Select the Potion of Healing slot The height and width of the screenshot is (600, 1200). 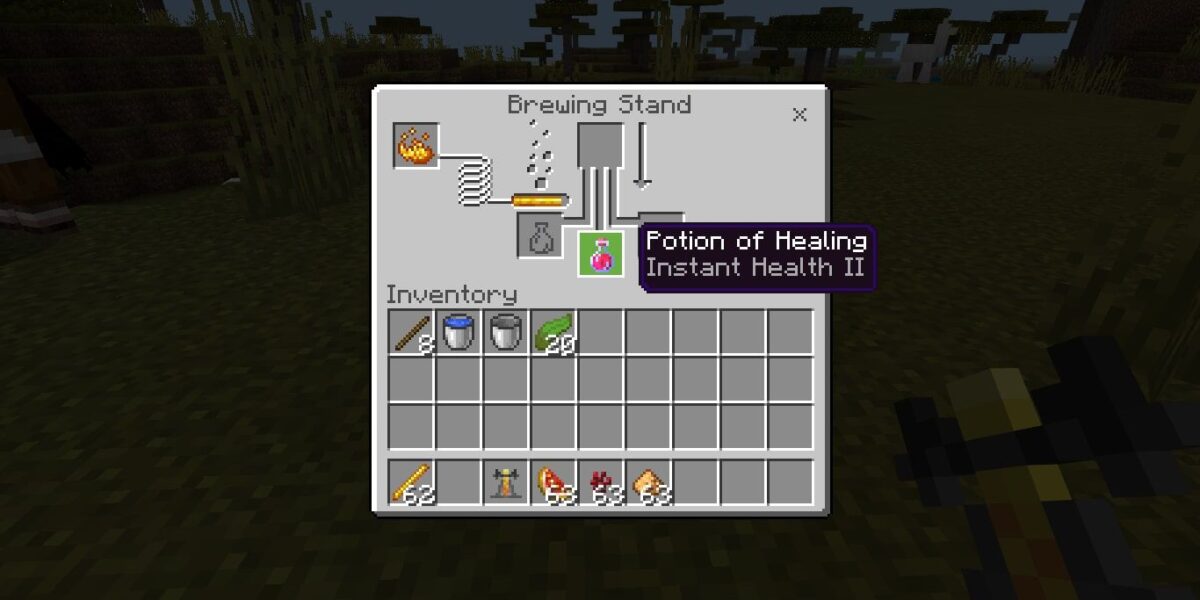(x=601, y=254)
